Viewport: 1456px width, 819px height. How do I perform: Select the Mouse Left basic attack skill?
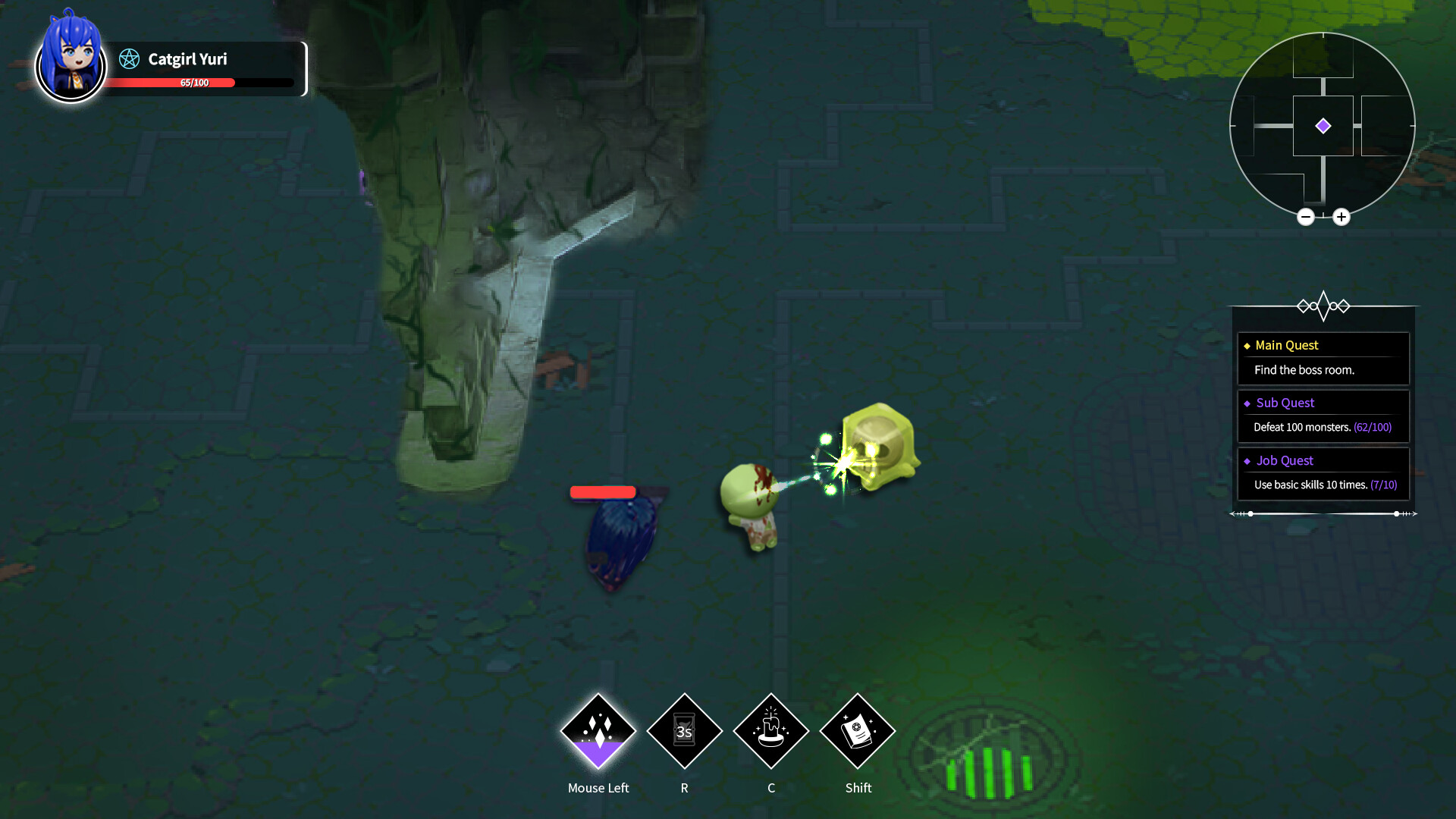coord(598,730)
